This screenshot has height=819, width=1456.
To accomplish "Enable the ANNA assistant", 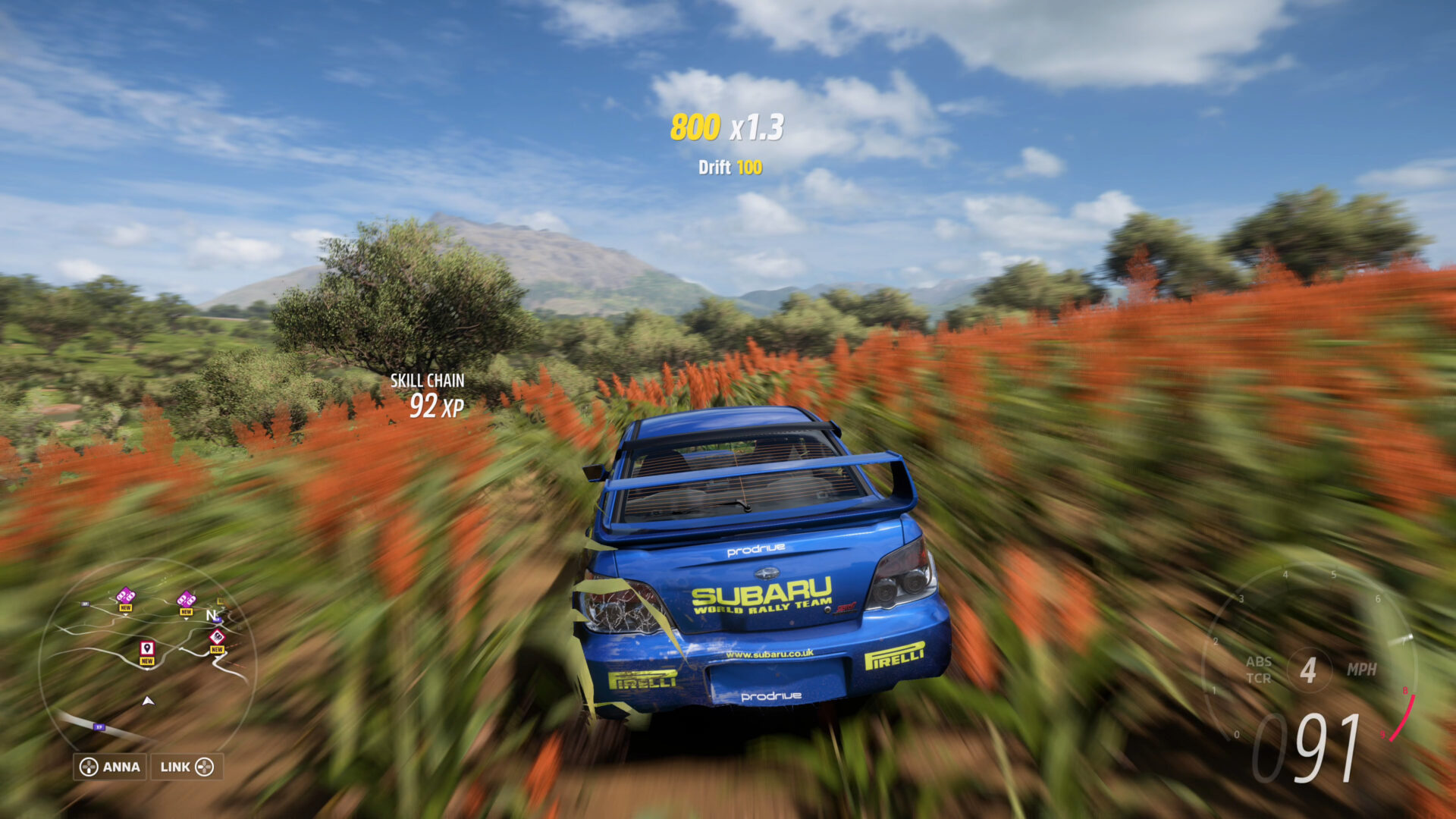I will 111,767.
